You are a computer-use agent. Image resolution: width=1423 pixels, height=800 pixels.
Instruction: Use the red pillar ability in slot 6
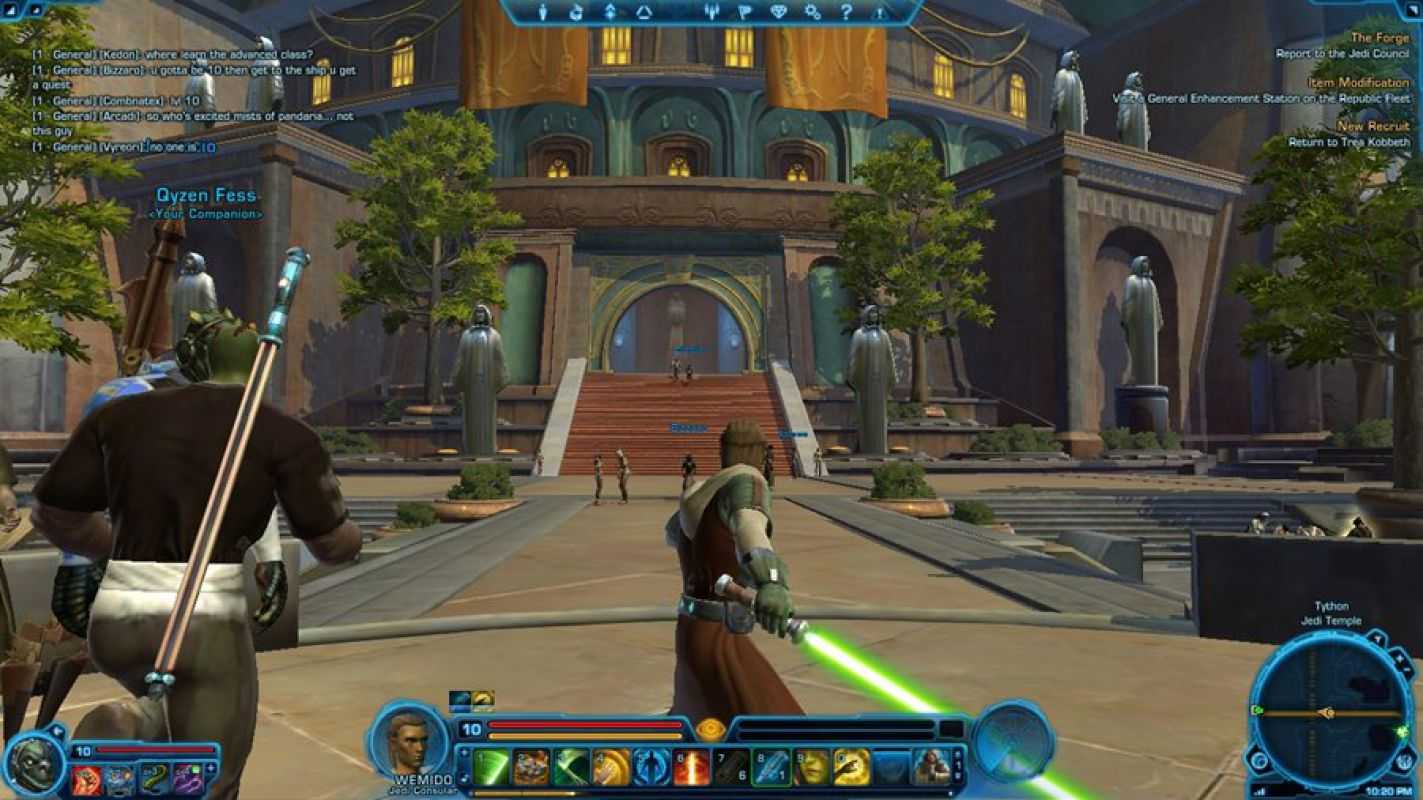[x=691, y=767]
